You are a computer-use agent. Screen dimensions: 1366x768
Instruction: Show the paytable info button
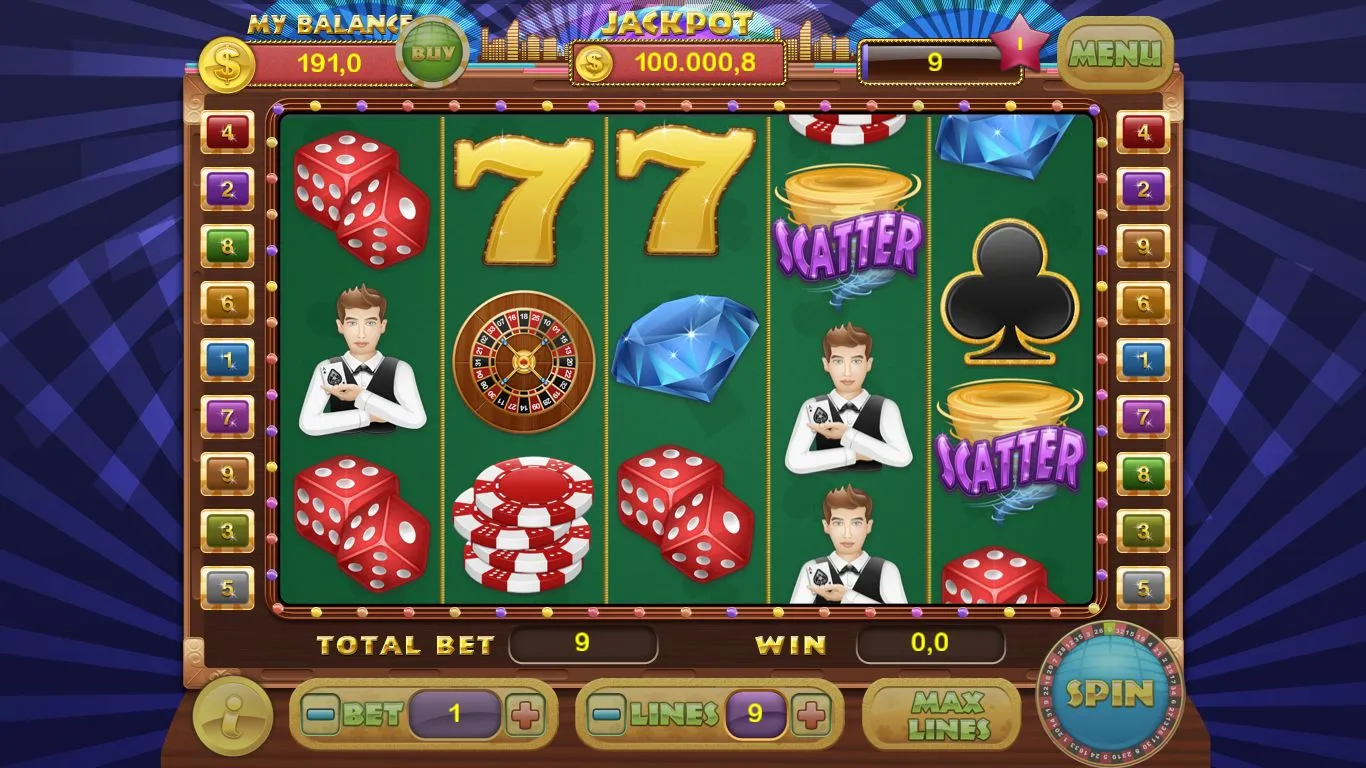tap(232, 715)
